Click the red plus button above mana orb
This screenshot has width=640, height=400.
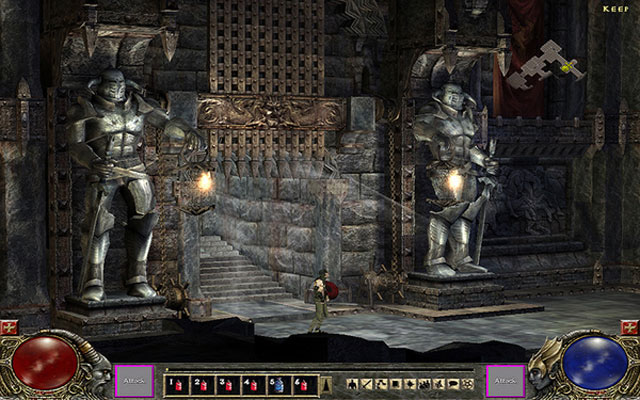point(630,328)
